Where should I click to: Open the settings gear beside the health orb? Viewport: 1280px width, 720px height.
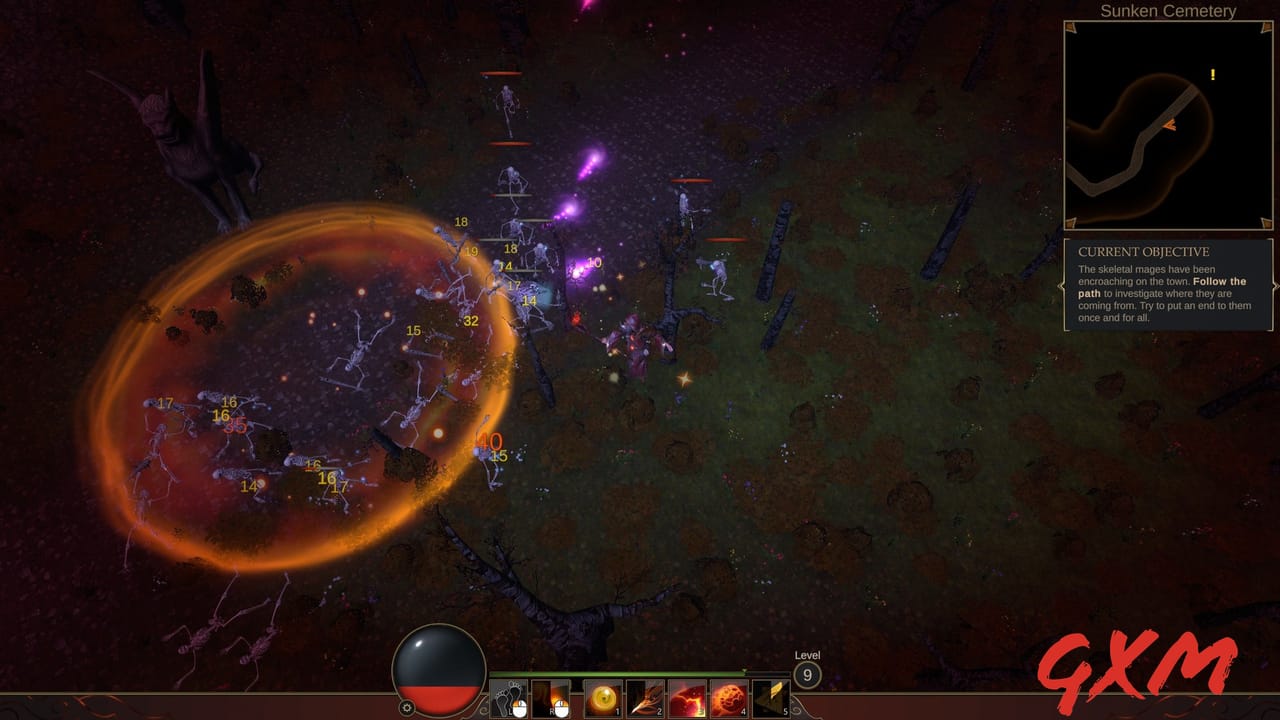click(406, 706)
